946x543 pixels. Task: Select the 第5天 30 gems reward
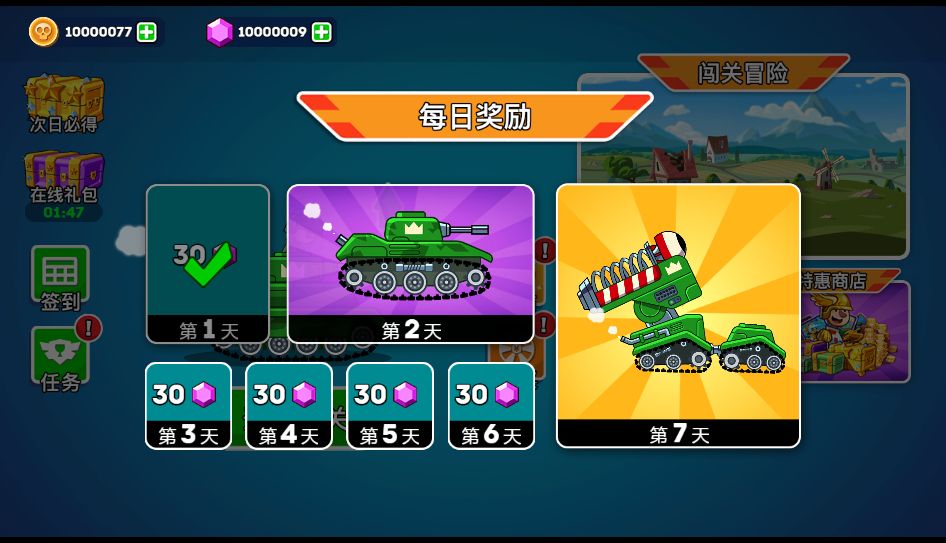[390, 405]
